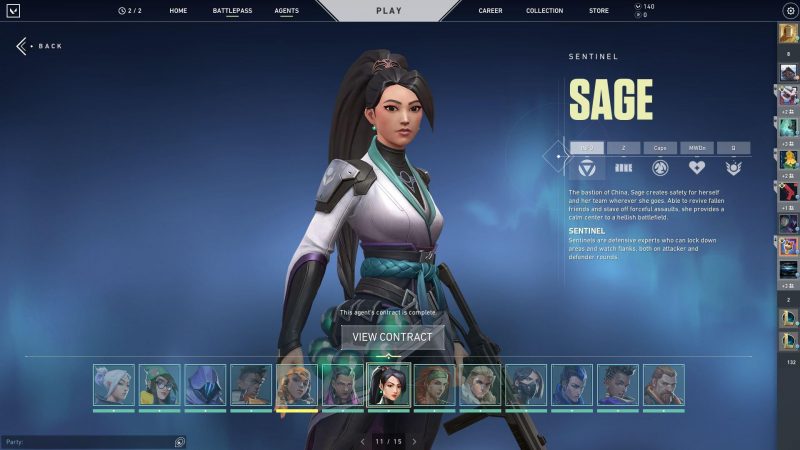Open the Career page
This screenshot has width=800, height=450.
(490, 11)
